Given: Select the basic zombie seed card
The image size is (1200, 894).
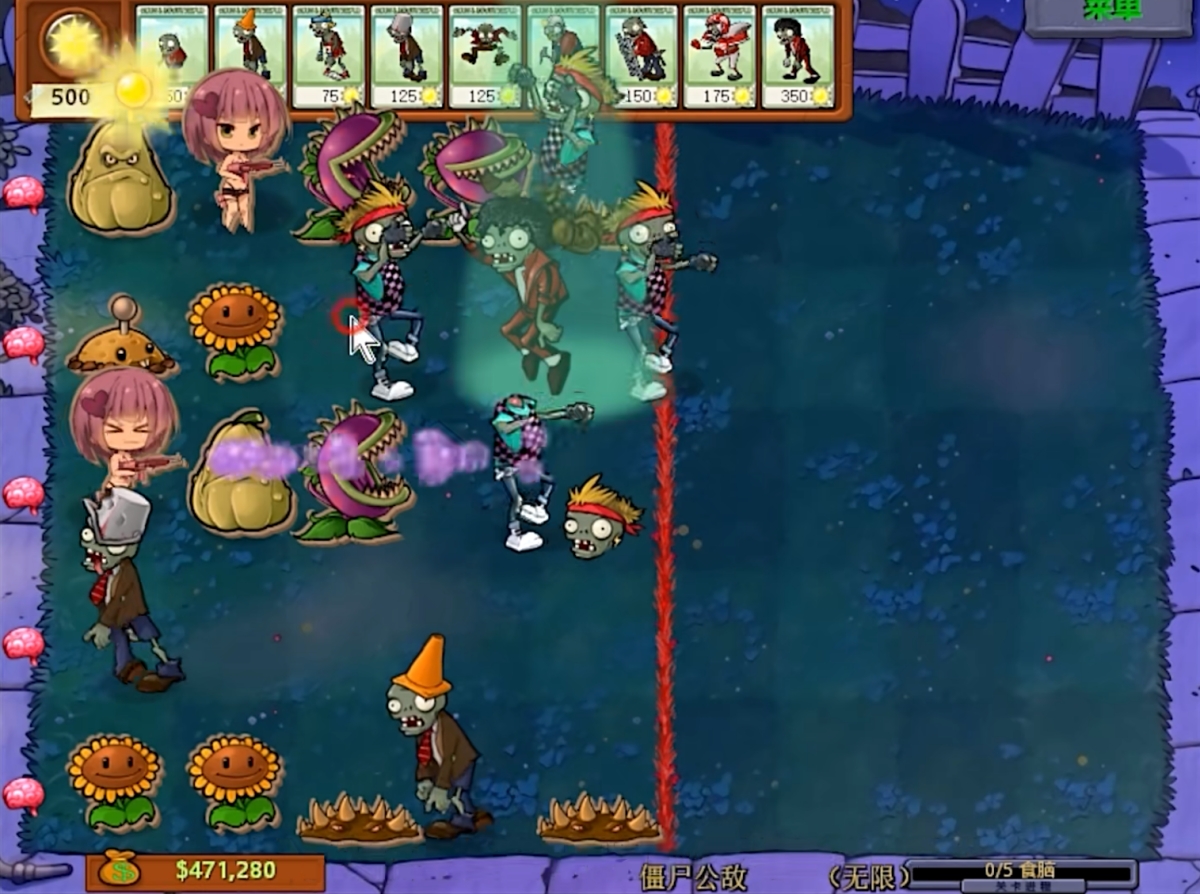Looking at the screenshot, I should point(172,55).
